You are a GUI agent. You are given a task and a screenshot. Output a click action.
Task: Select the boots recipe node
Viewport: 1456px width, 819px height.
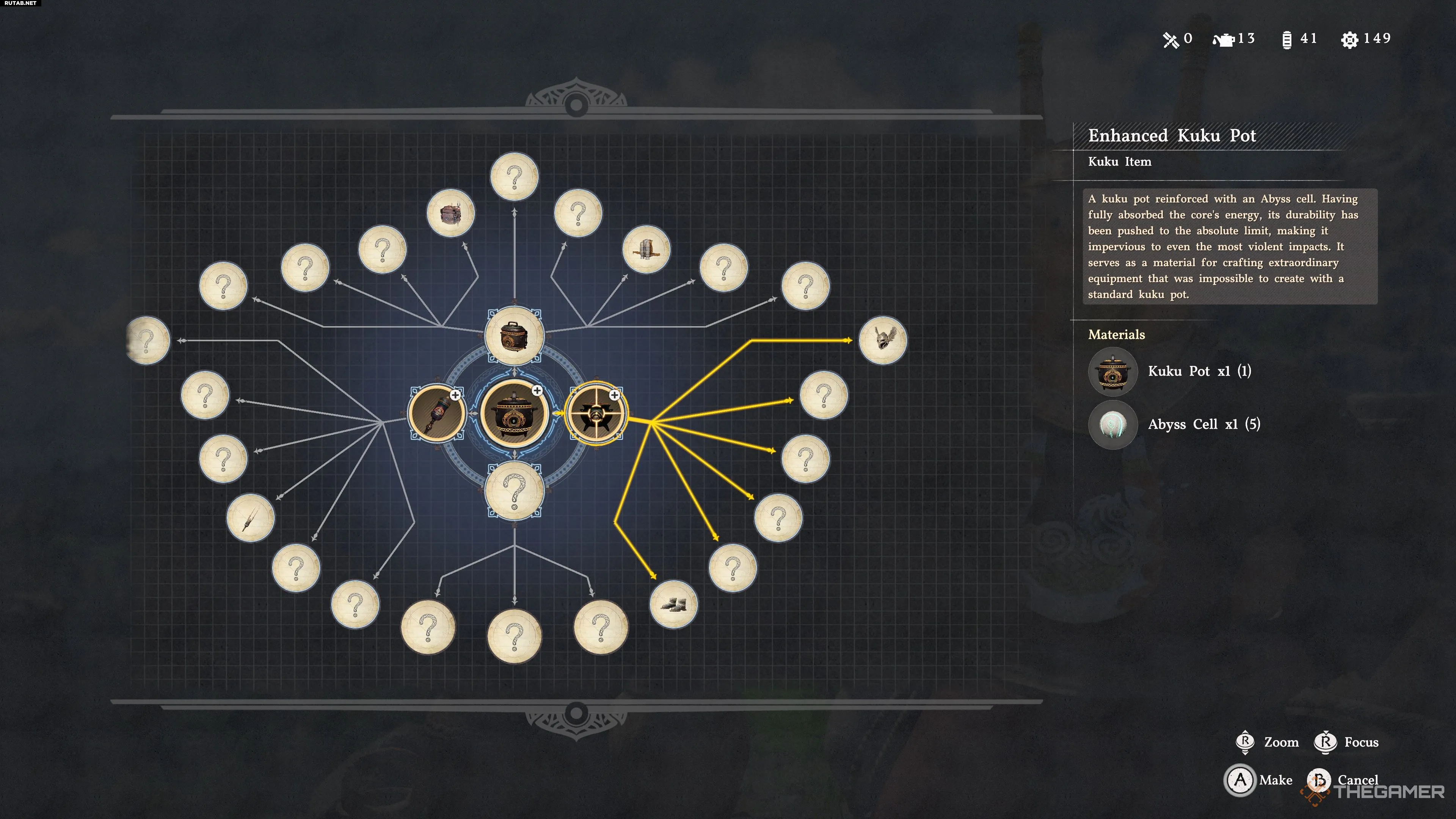click(x=673, y=604)
